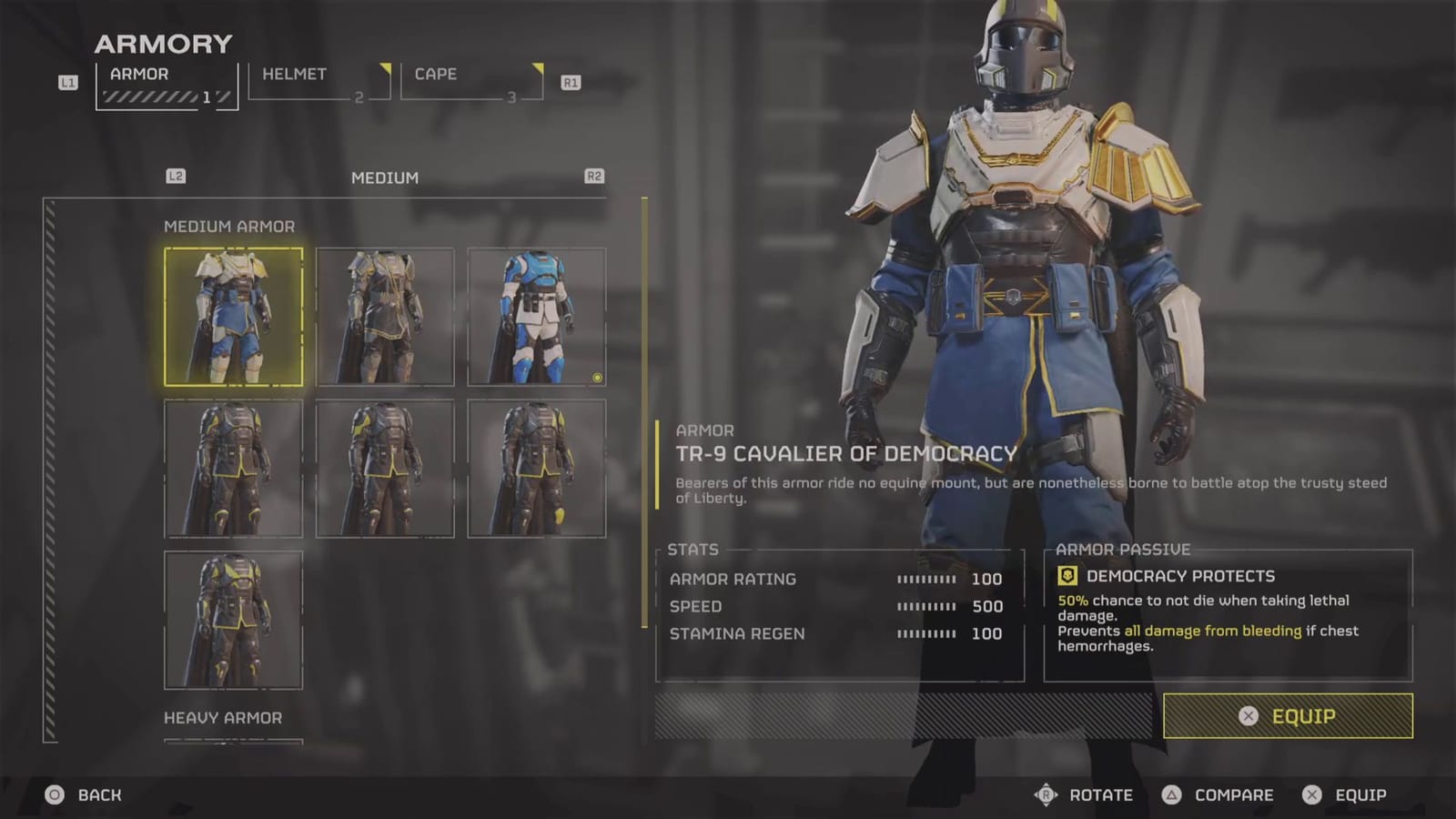Screen dimensions: 1456x819
Task: Collapse the Medium Armor section
Action: pos(231,226)
